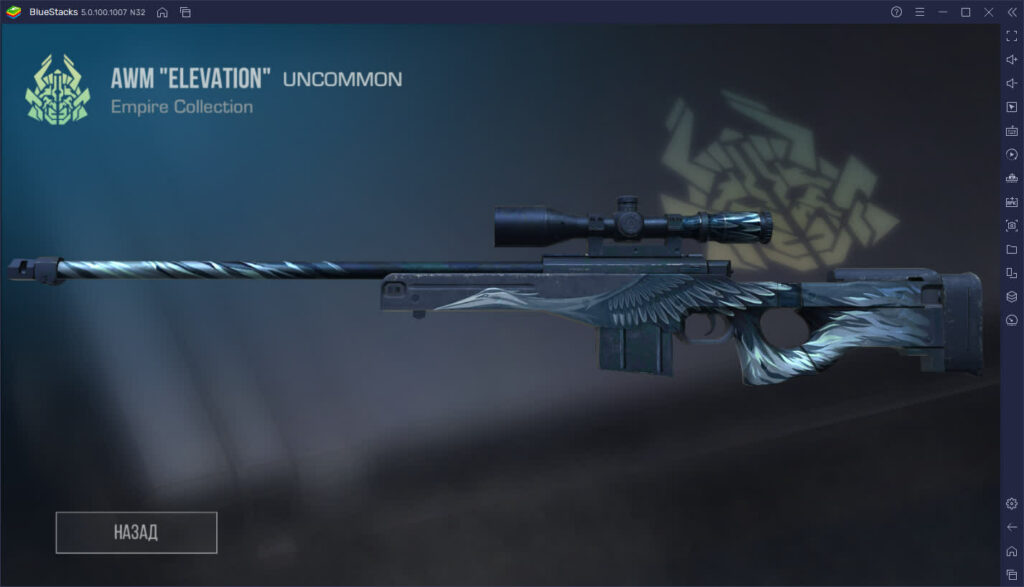Close the BlueStacks window

coord(988,12)
